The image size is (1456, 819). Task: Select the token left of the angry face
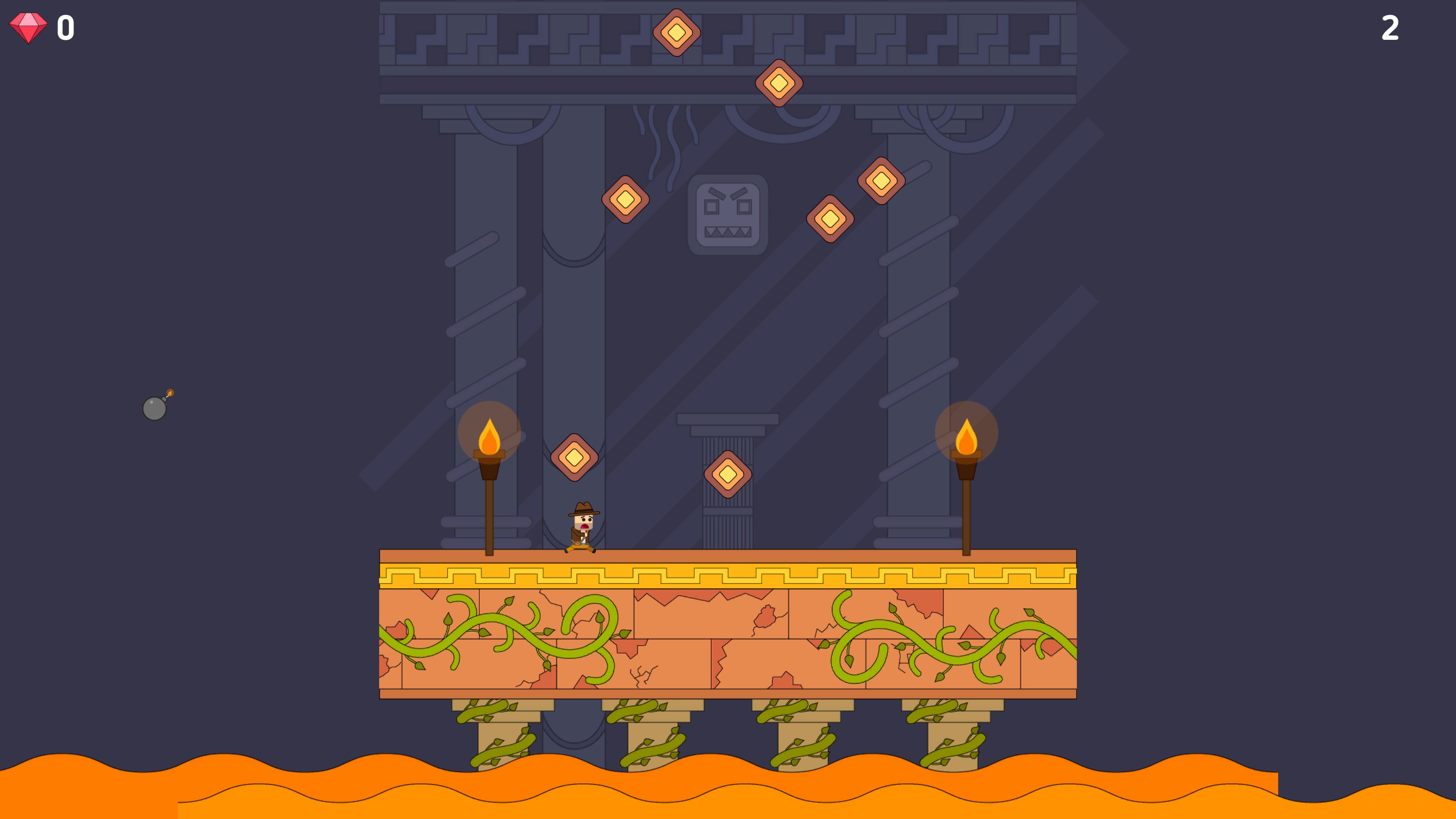625,199
